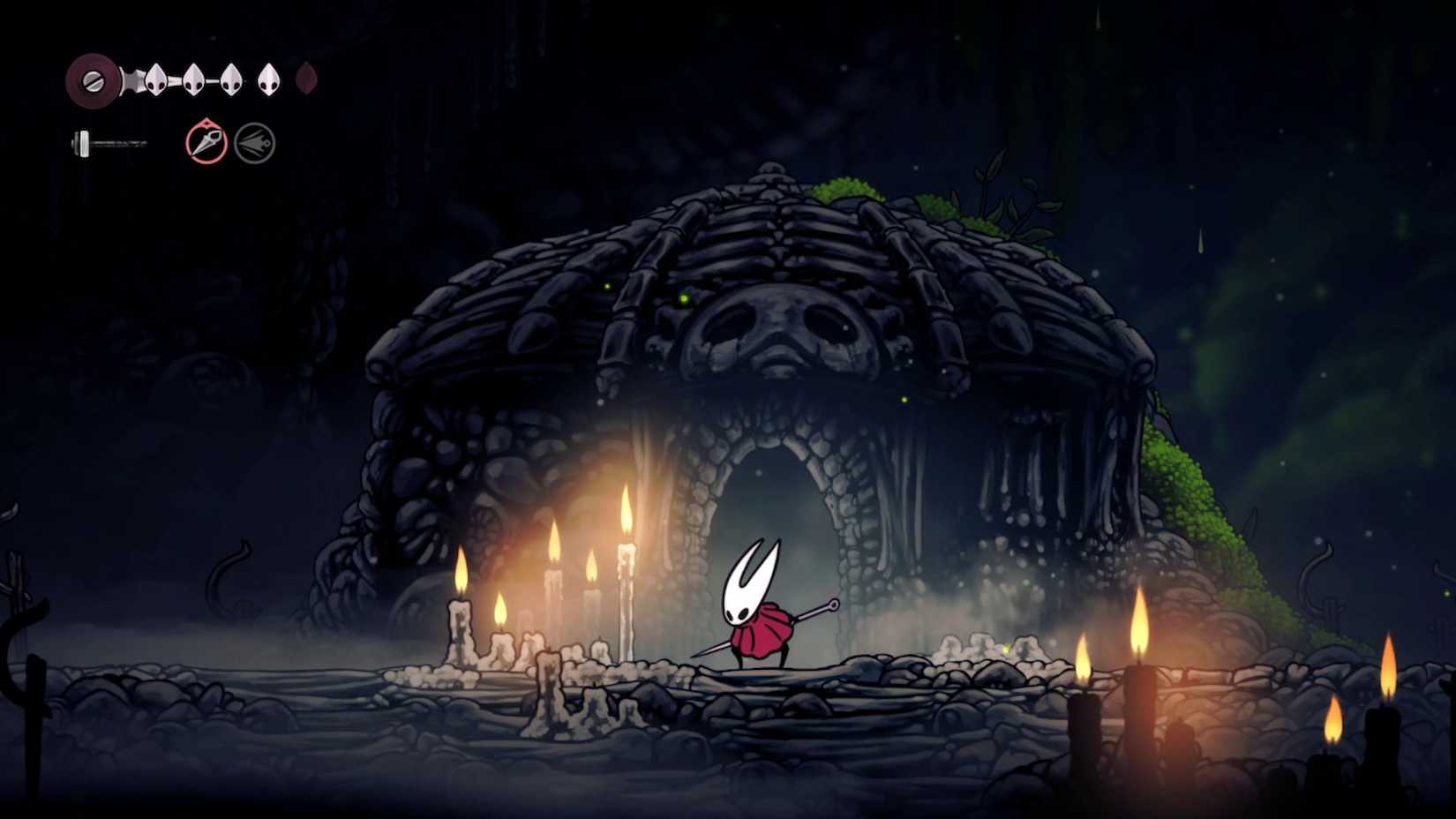The width and height of the screenshot is (1456, 819).
Task: Click the silk meter progress bar
Action: click(x=115, y=141)
